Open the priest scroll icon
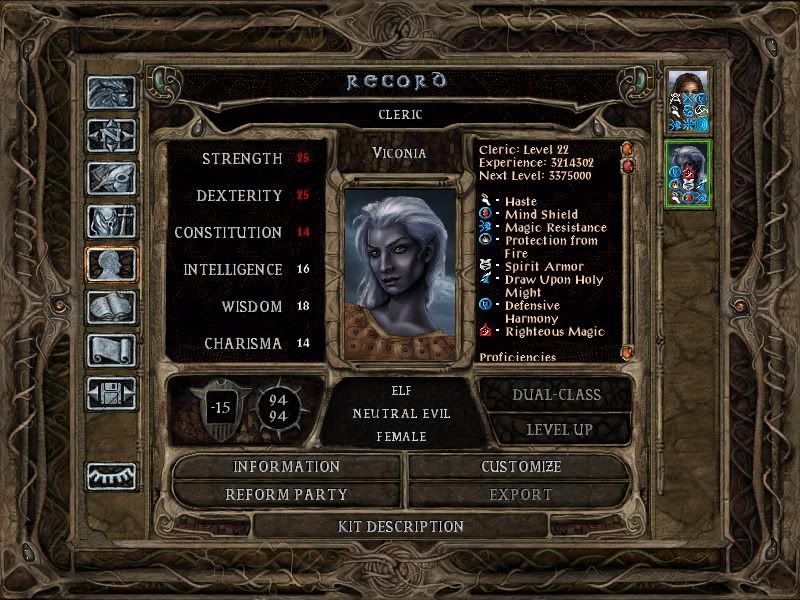The width and height of the screenshot is (800, 600). [x=111, y=349]
